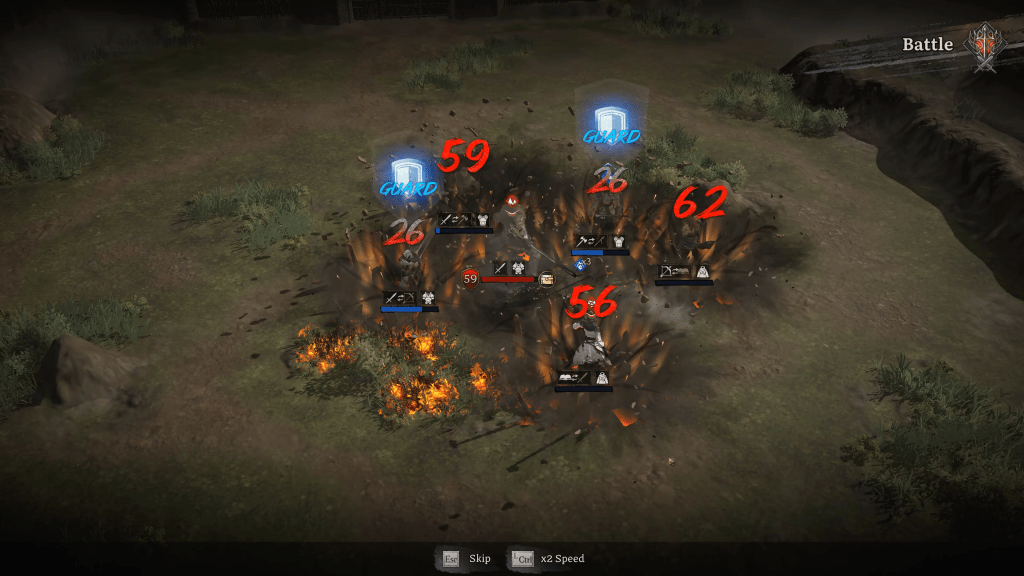The height and width of the screenshot is (576, 1024).
Task: Skip the battle animation
Action: (467, 558)
